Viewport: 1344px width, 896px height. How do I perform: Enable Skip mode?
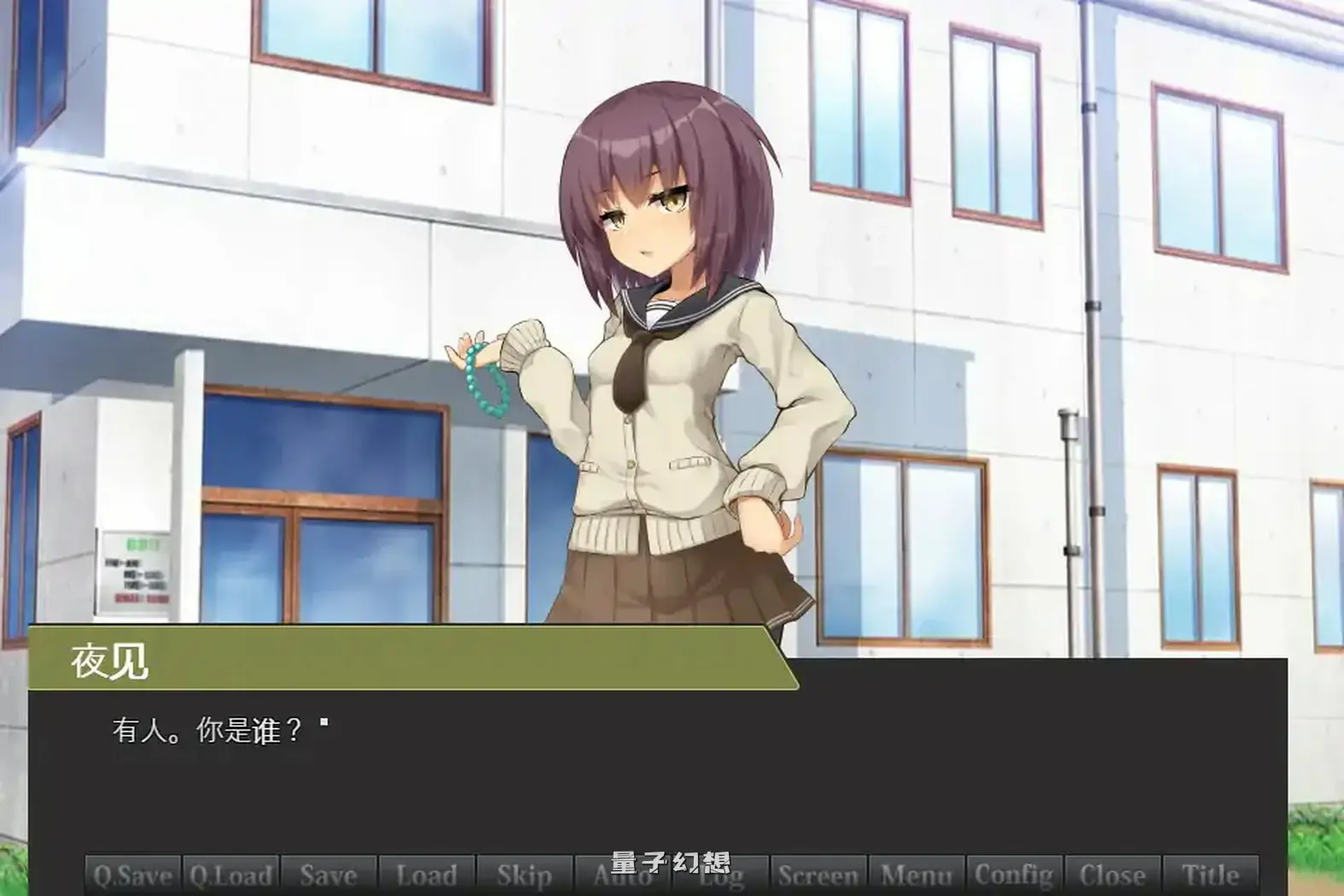[525, 876]
